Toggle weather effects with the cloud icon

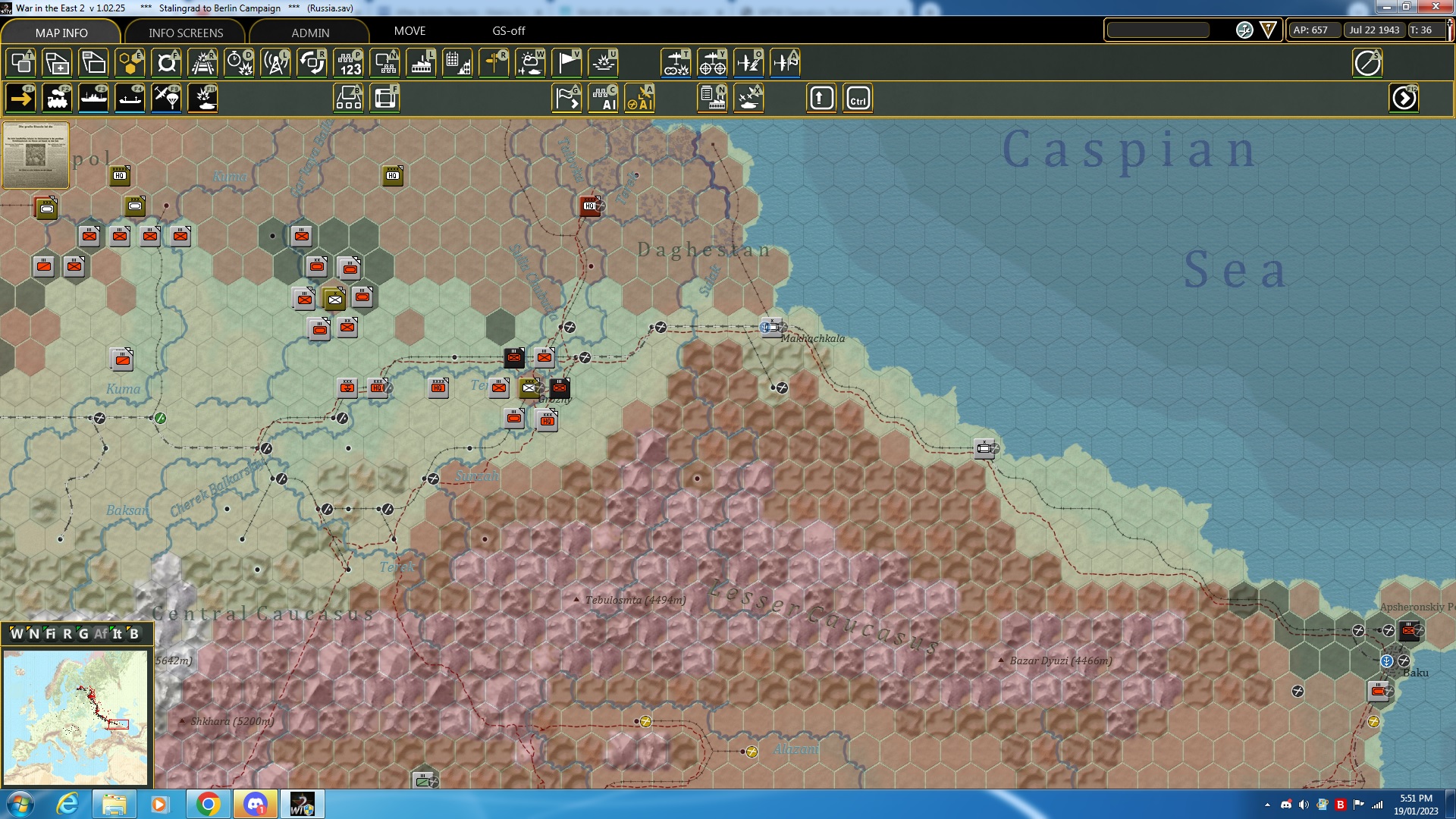(531, 64)
